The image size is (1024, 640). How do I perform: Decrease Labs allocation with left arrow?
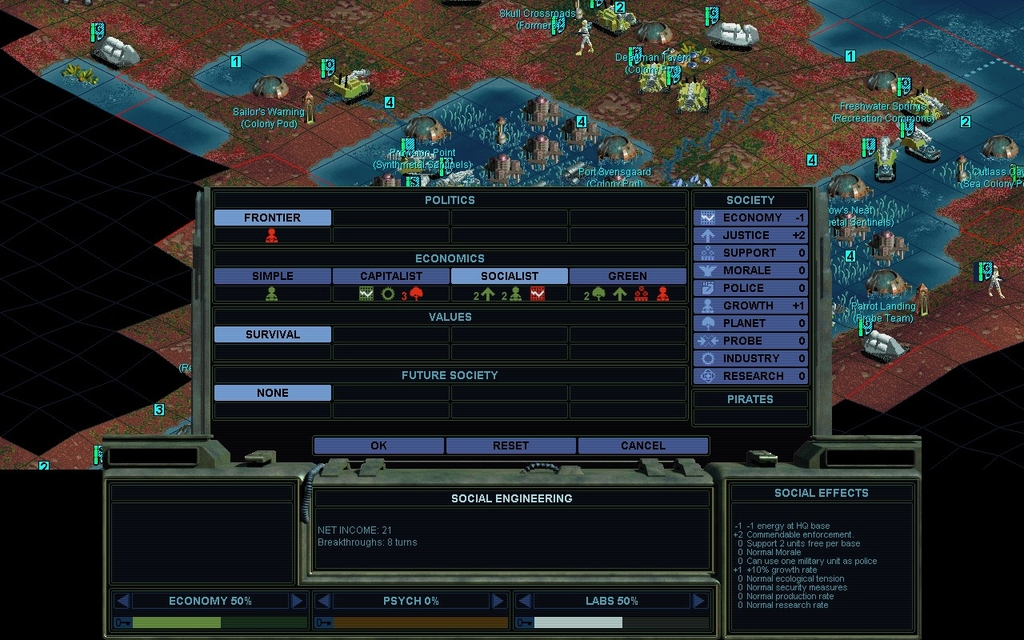pos(524,601)
